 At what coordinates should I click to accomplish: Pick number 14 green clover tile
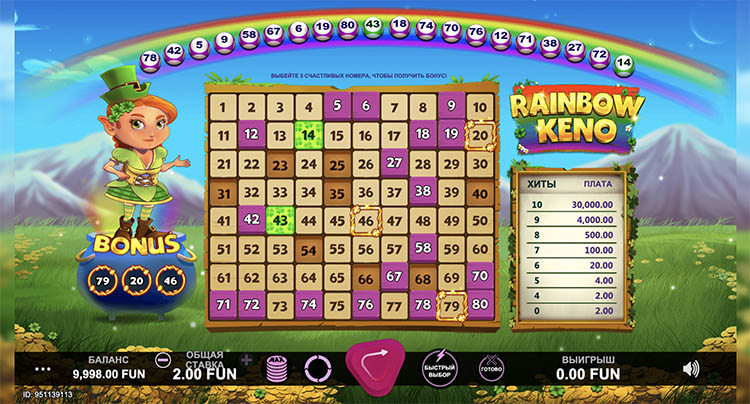[309, 135]
